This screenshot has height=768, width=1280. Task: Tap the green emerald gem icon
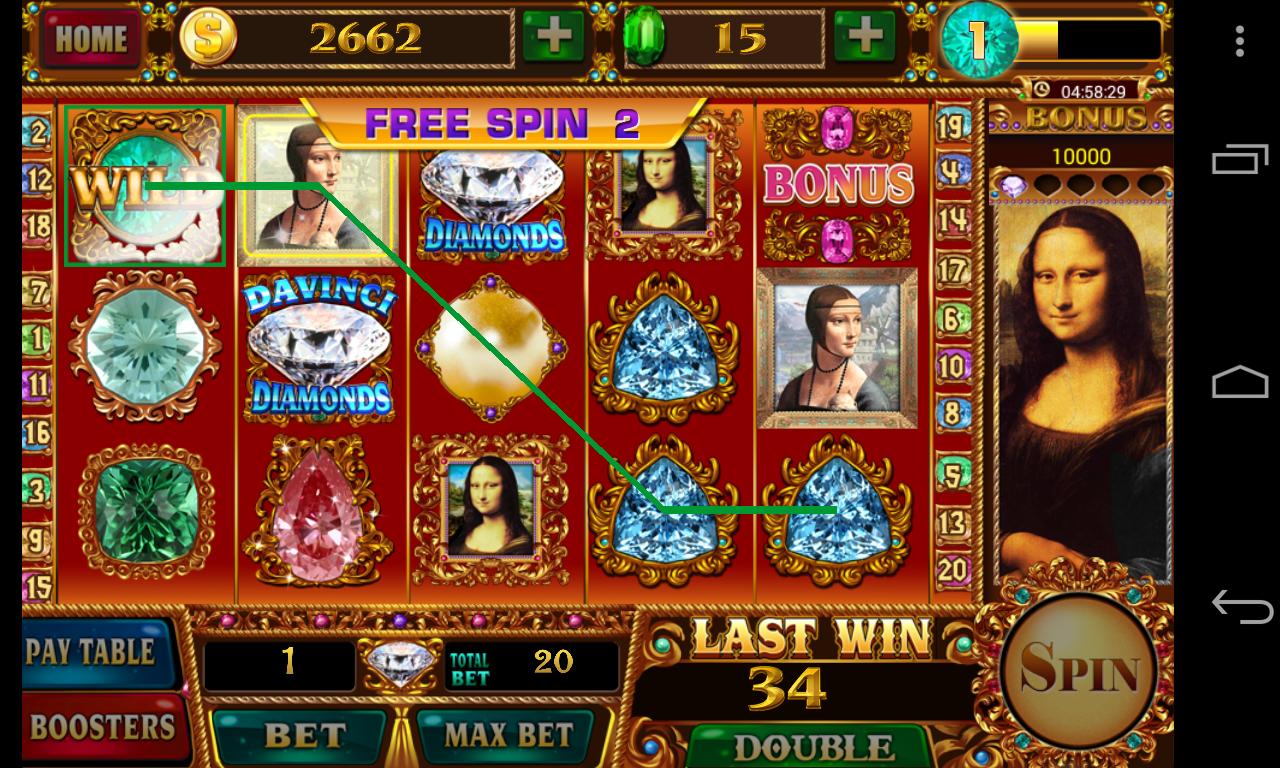tap(646, 36)
